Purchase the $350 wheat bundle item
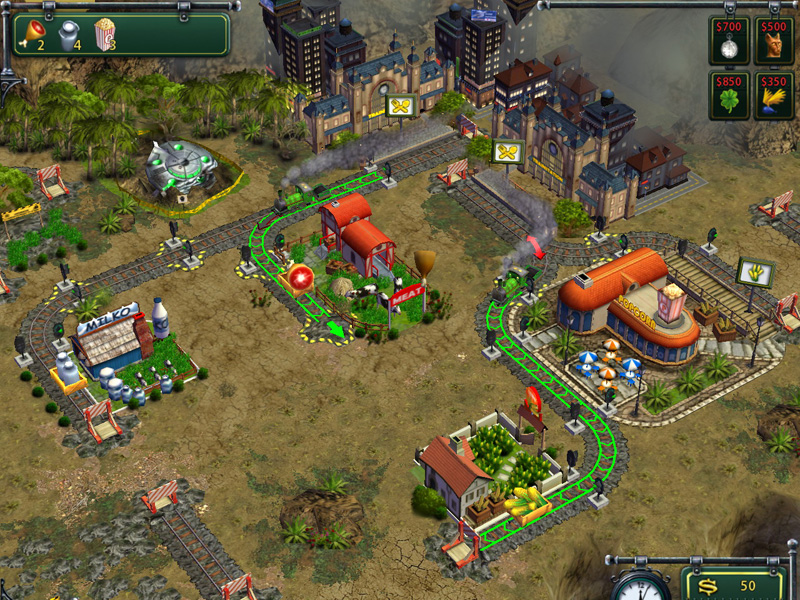This screenshot has height=600, width=800. tap(774, 96)
